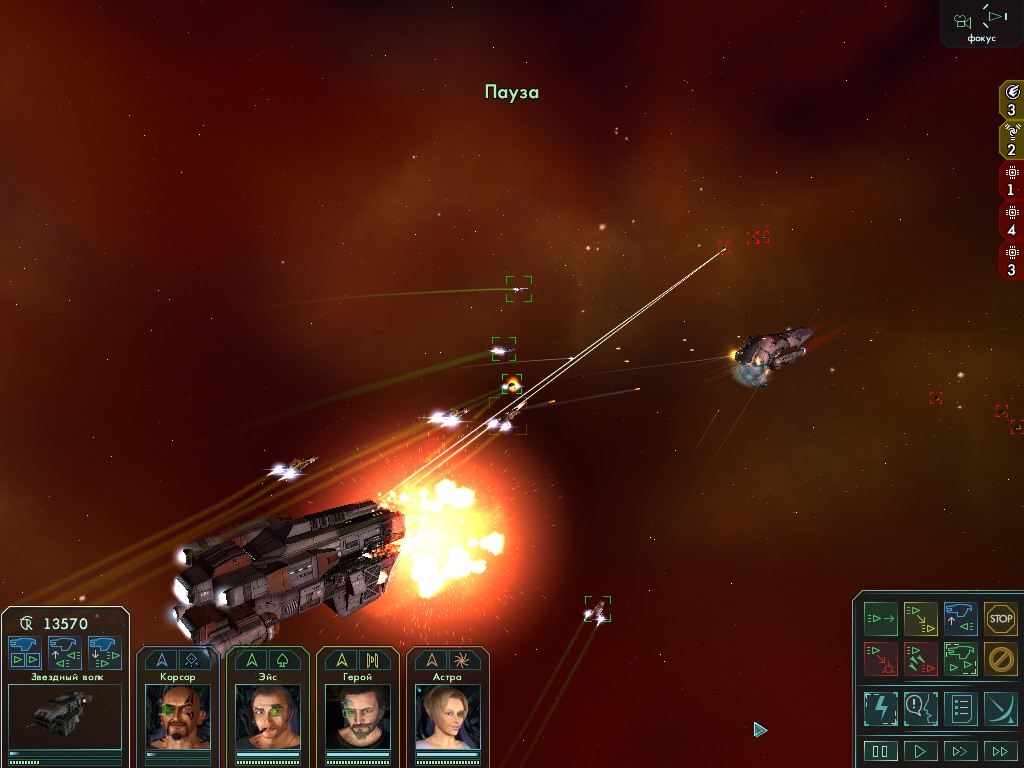Issue the green move-forward arrow order

pyautogui.click(x=880, y=618)
